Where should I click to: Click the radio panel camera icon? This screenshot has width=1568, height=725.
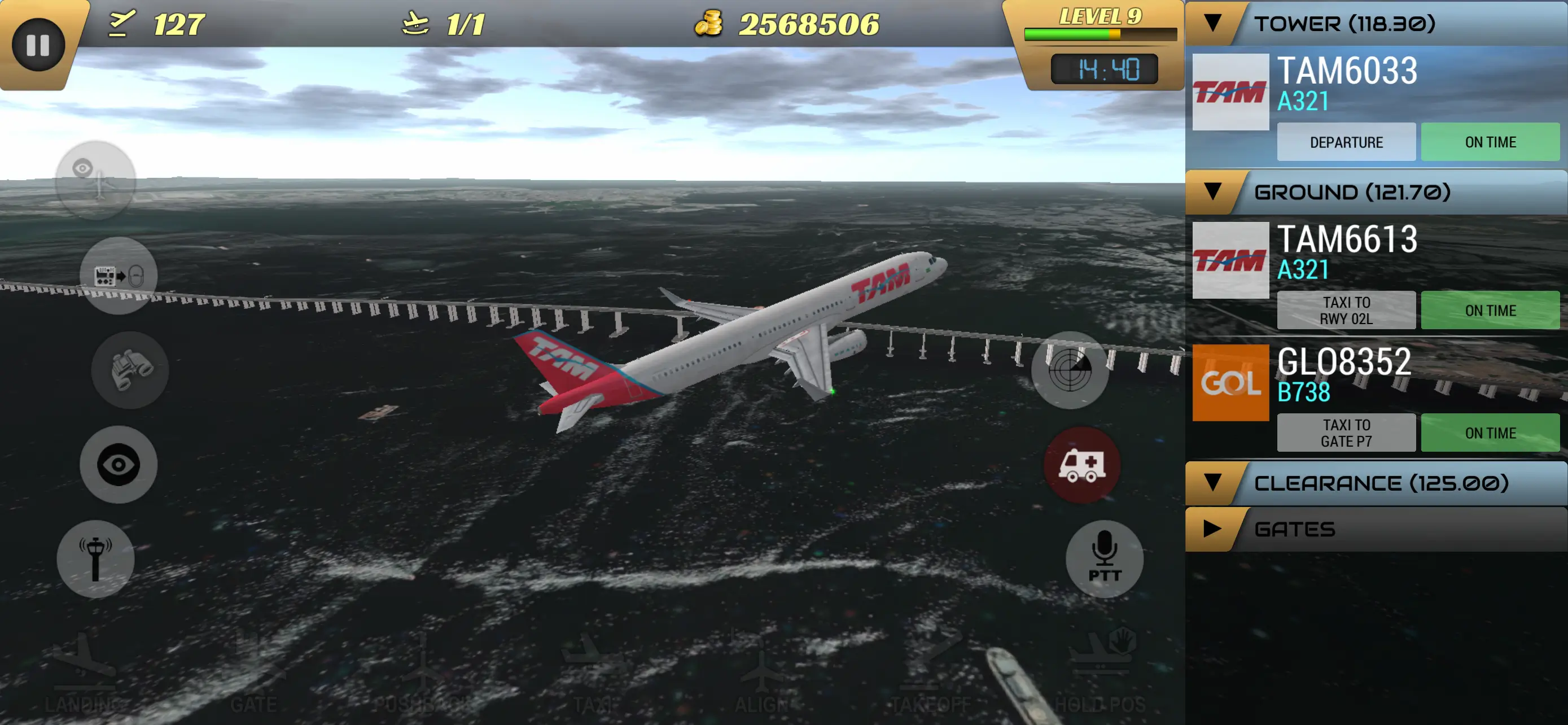[x=119, y=276]
